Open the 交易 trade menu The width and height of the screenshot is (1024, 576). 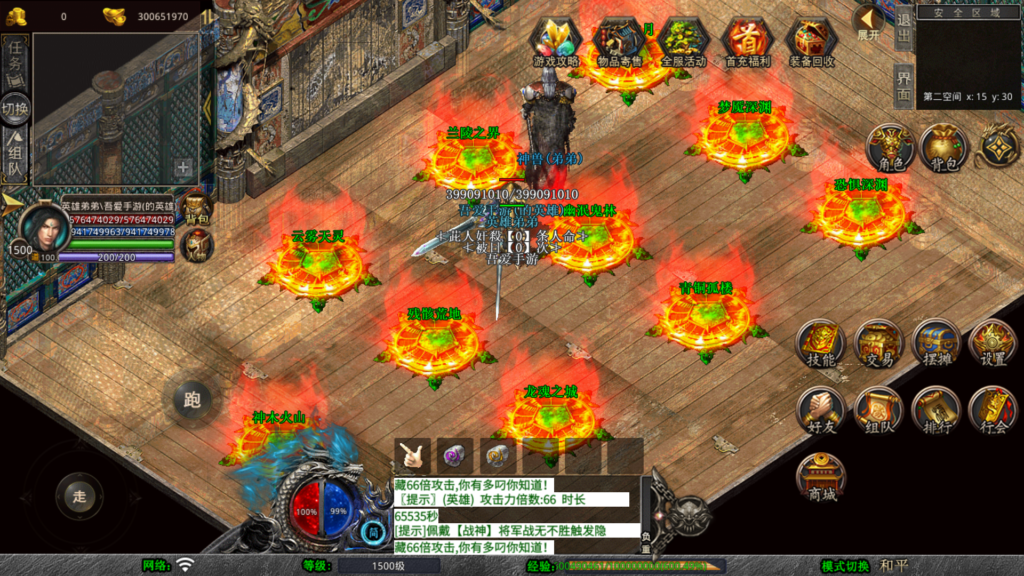pyautogui.click(x=878, y=343)
